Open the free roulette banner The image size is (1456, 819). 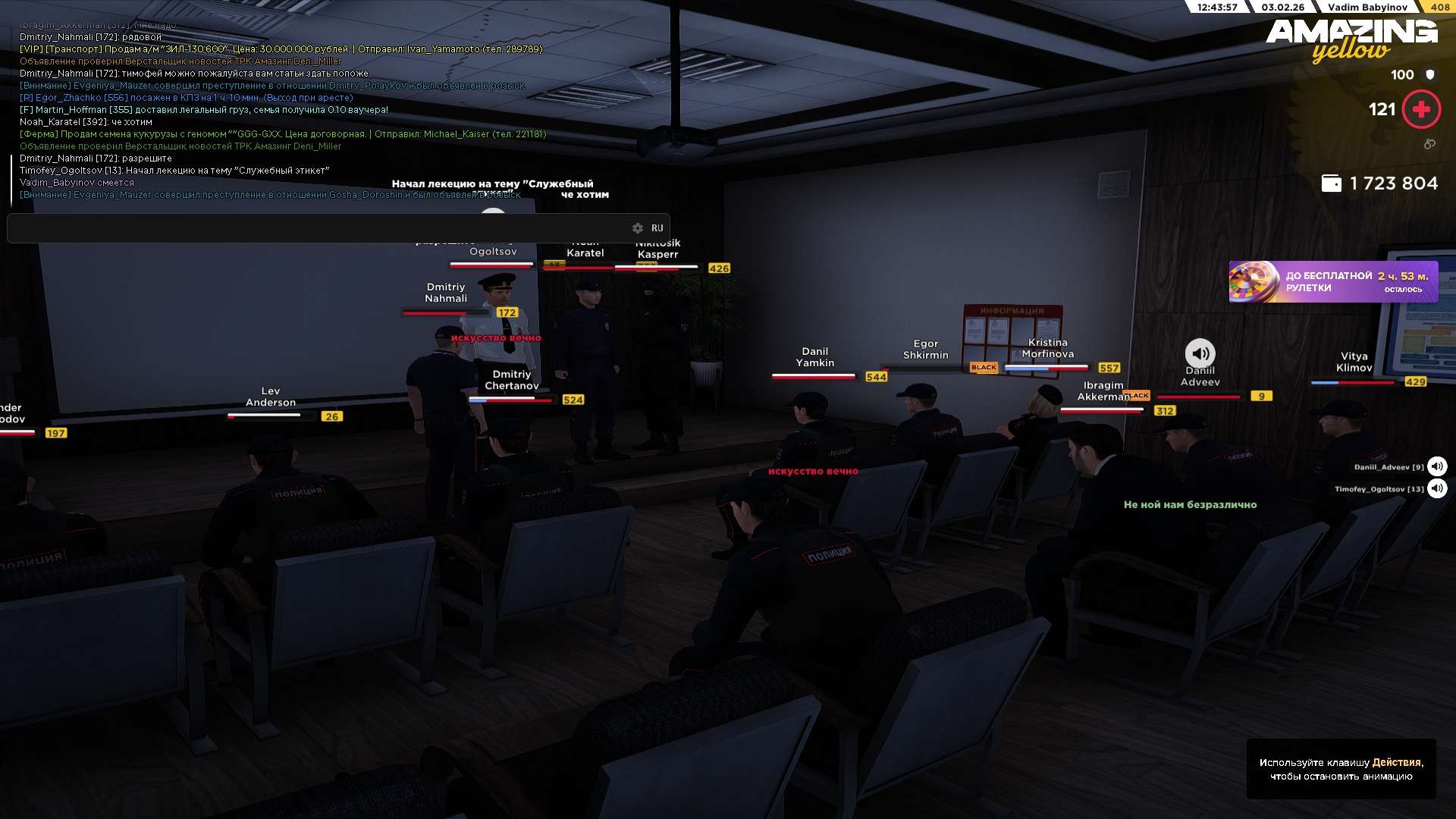1333,282
